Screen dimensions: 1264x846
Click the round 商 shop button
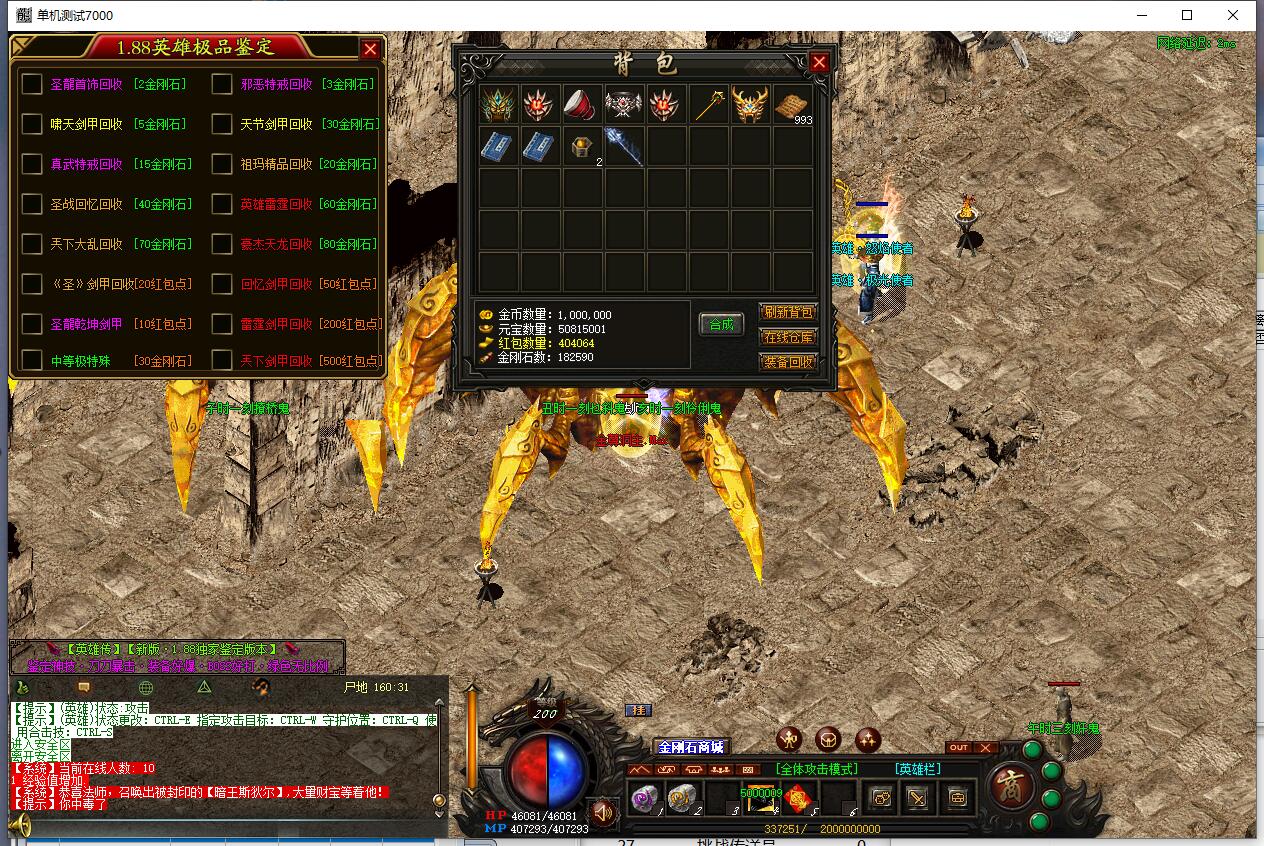[x=1013, y=786]
